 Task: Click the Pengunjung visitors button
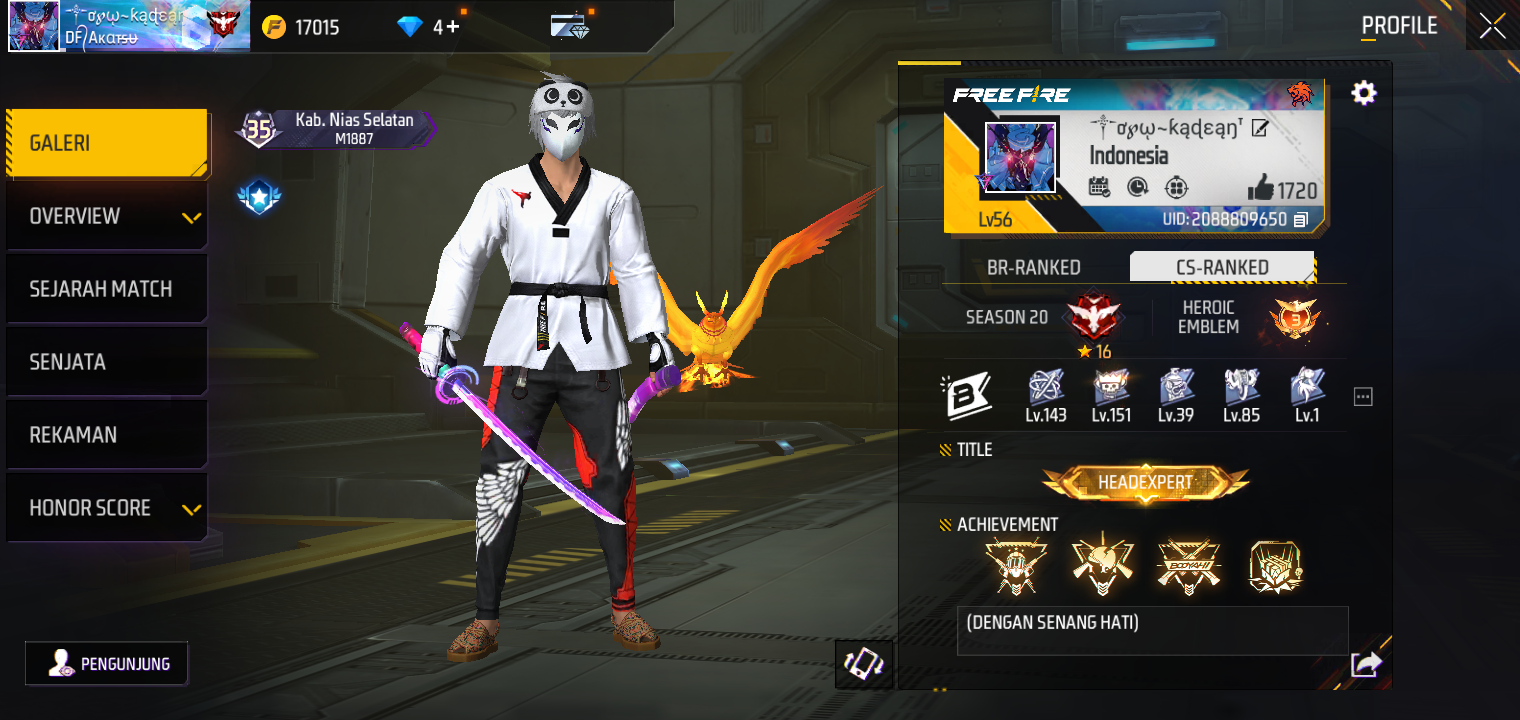pos(107,663)
